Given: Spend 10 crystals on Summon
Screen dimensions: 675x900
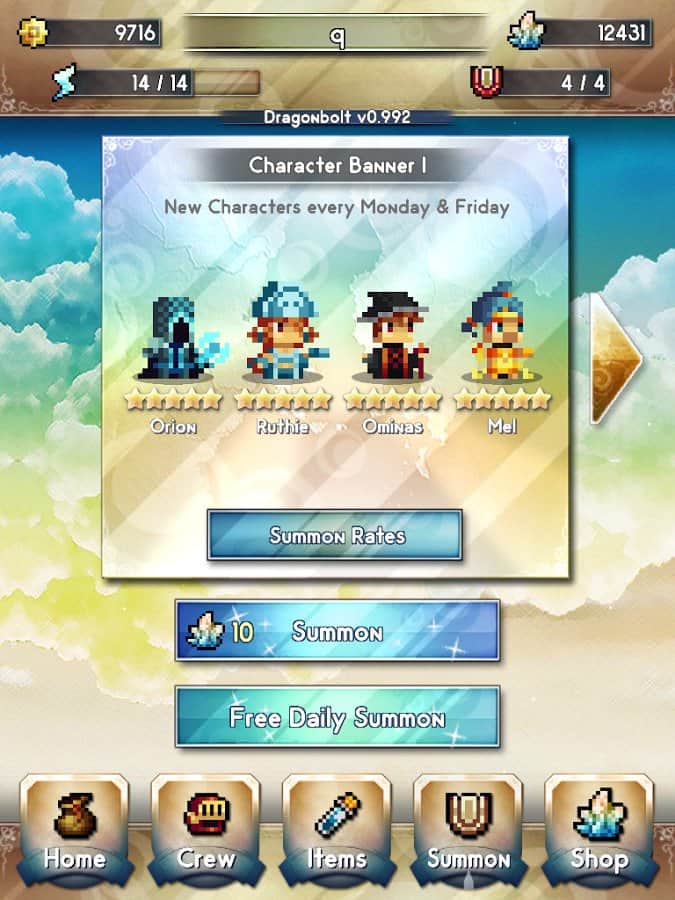Looking at the screenshot, I should point(337,631).
